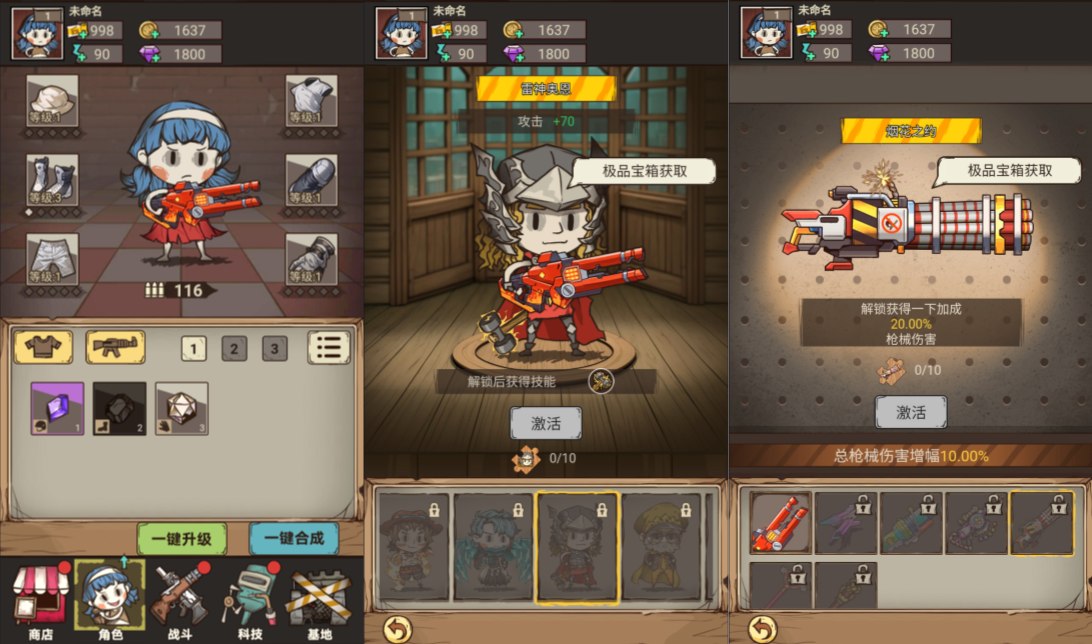Open the hat equipment slot
1092x644 pixels.
click(52, 101)
